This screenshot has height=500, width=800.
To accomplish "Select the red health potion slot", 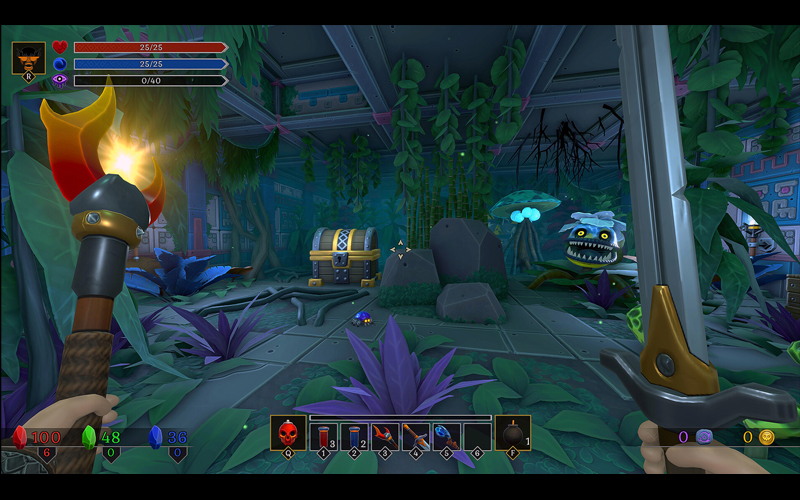I will click(323, 436).
